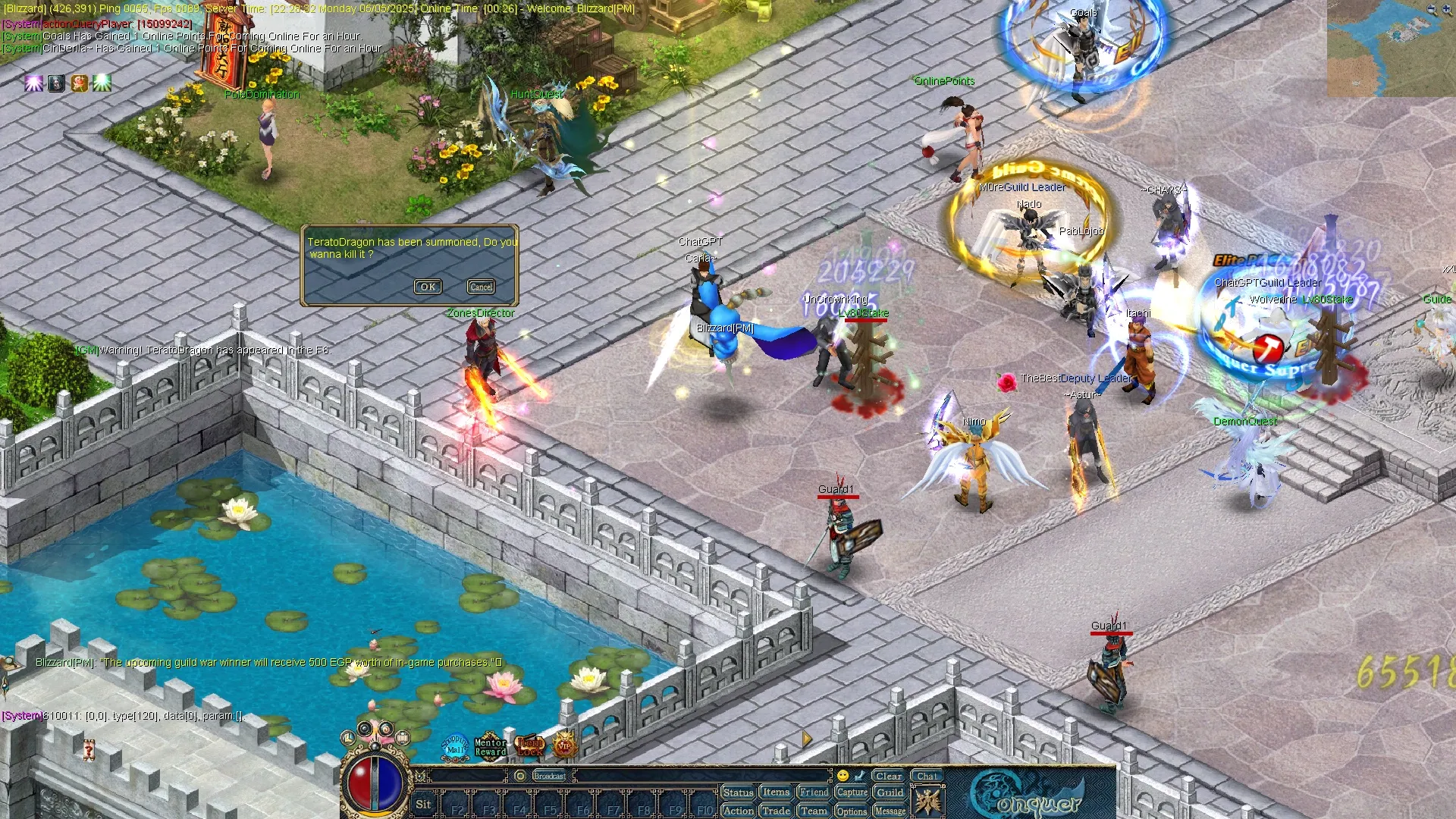The width and height of the screenshot is (1456, 819).
Task: Select the rose buff status icon
Action: point(80,83)
